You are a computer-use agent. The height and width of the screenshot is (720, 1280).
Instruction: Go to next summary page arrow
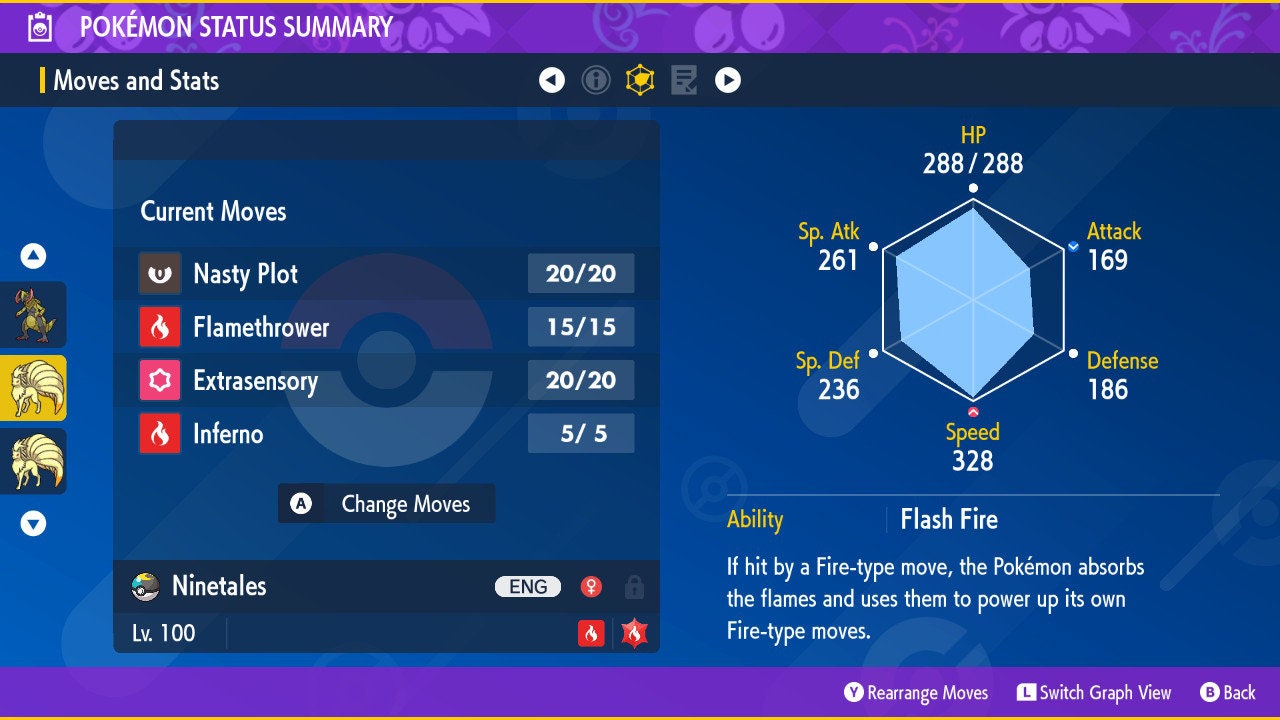[x=728, y=80]
